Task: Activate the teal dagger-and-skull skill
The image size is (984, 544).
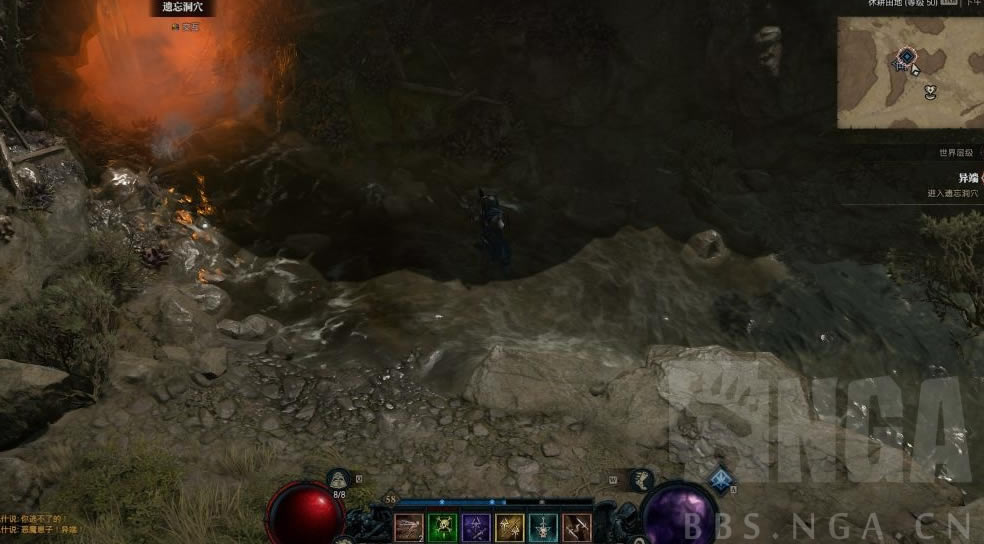Action: click(x=543, y=527)
